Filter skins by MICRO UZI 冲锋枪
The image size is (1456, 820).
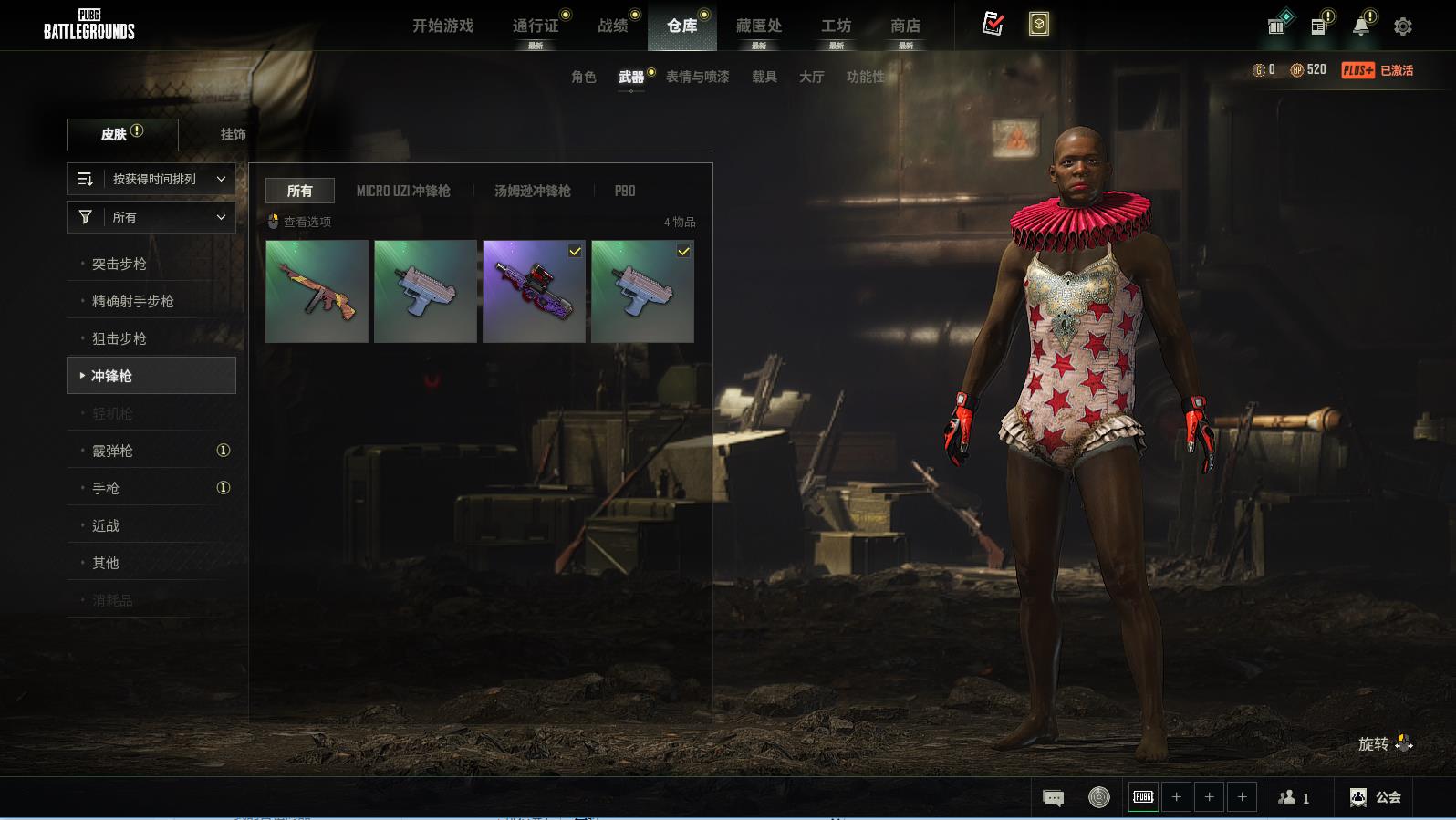click(403, 191)
